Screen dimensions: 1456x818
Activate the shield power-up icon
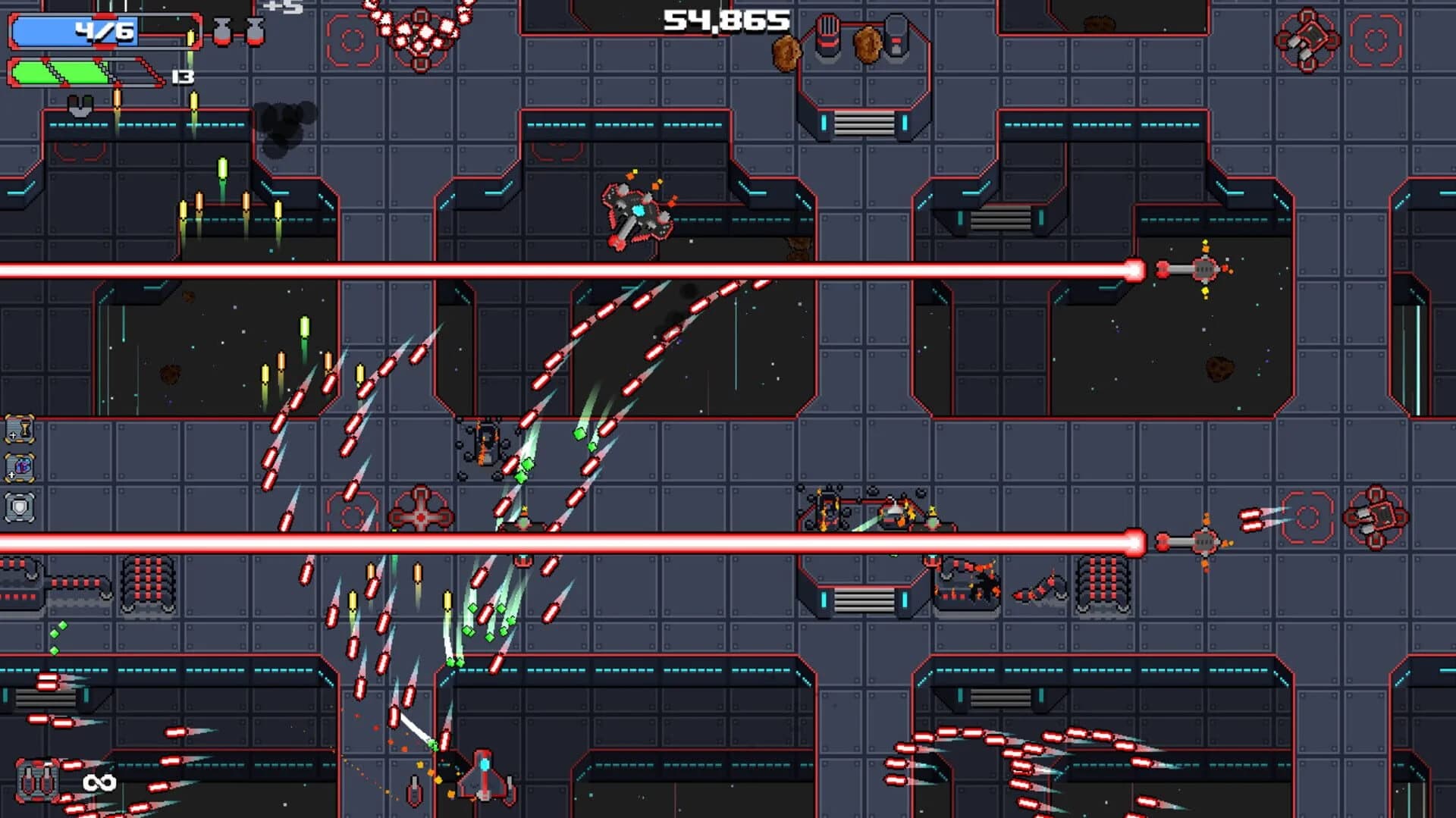coord(19,506)
